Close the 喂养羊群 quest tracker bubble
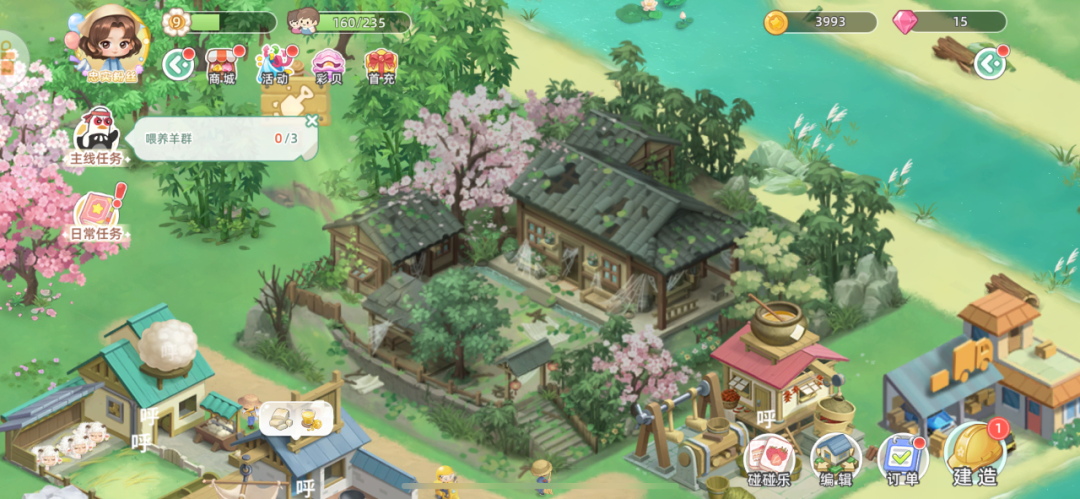The image size is (1080, 499). [311, 121]
